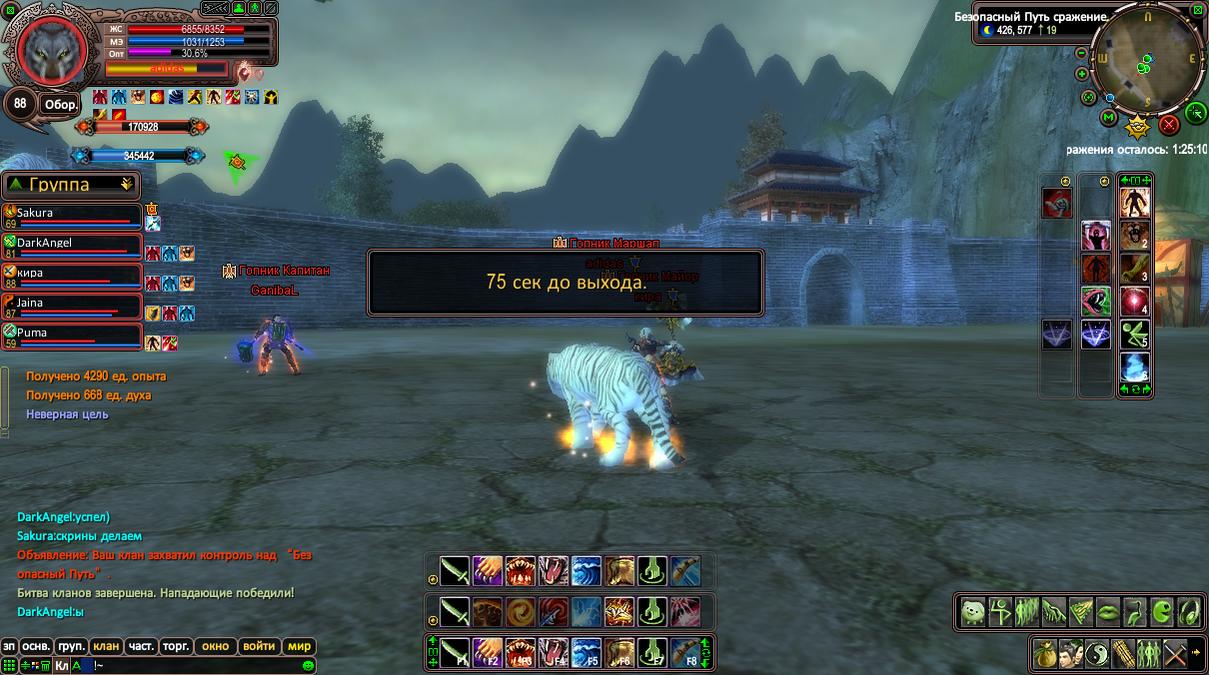
Task: Target party member DarkAngel
Action: coord(70,244)
